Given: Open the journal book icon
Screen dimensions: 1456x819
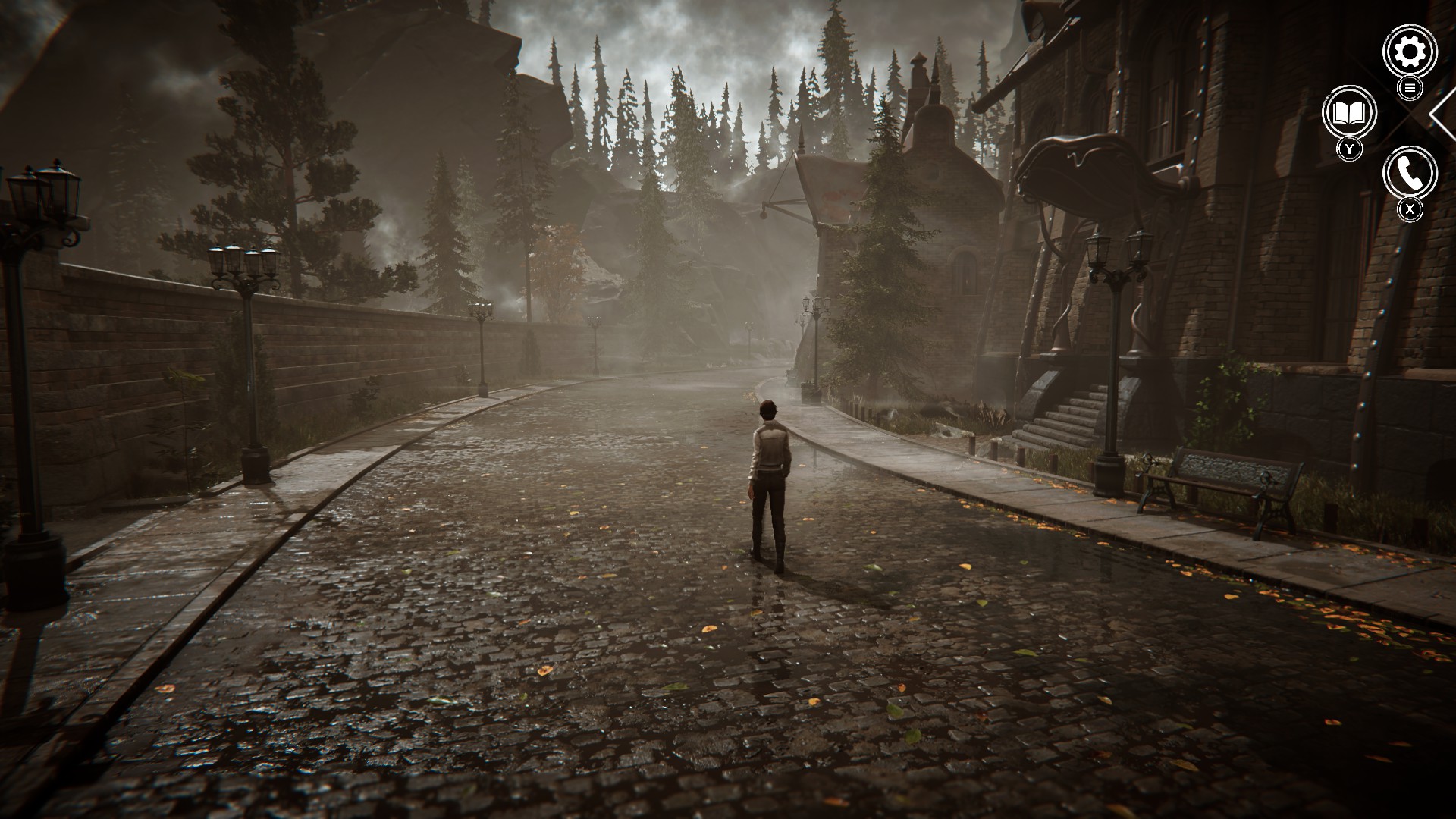Looking at the screenshot, I should click(1349, 113).
